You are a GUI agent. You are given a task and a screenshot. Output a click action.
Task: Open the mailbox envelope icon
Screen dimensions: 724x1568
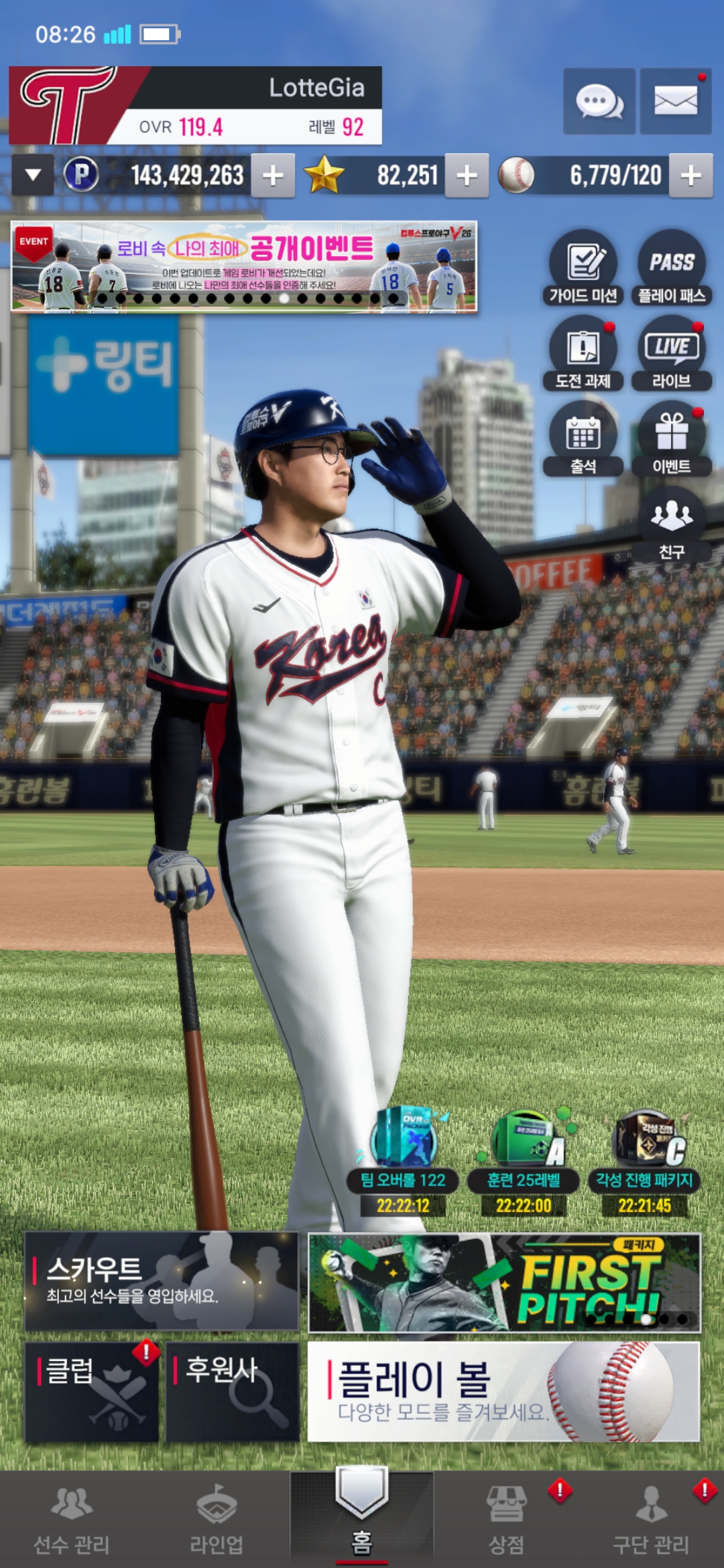675,102
